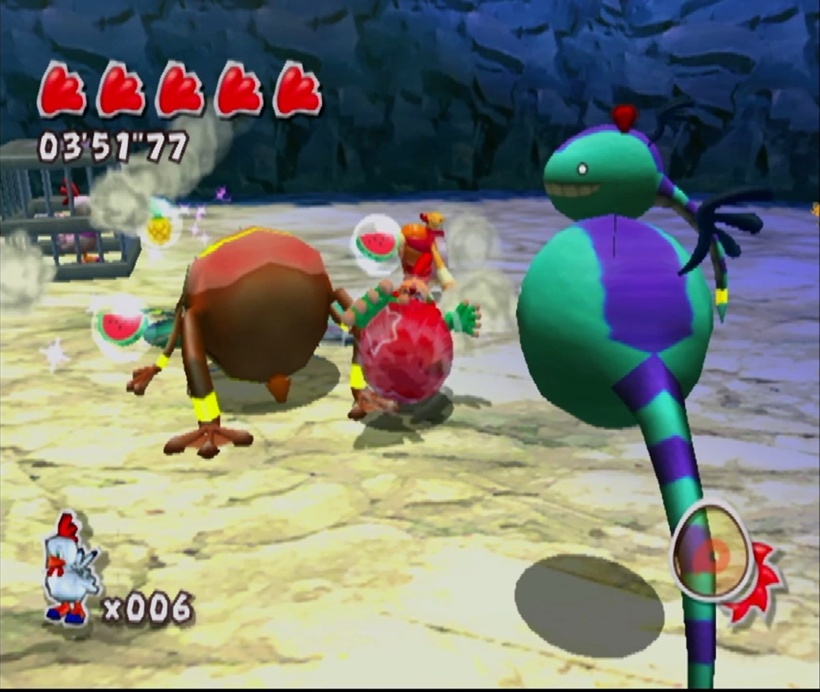The width and height of the screenshot is (820, 692).
Task: Select the white chicken lives icon
Action: coord(70,568)
